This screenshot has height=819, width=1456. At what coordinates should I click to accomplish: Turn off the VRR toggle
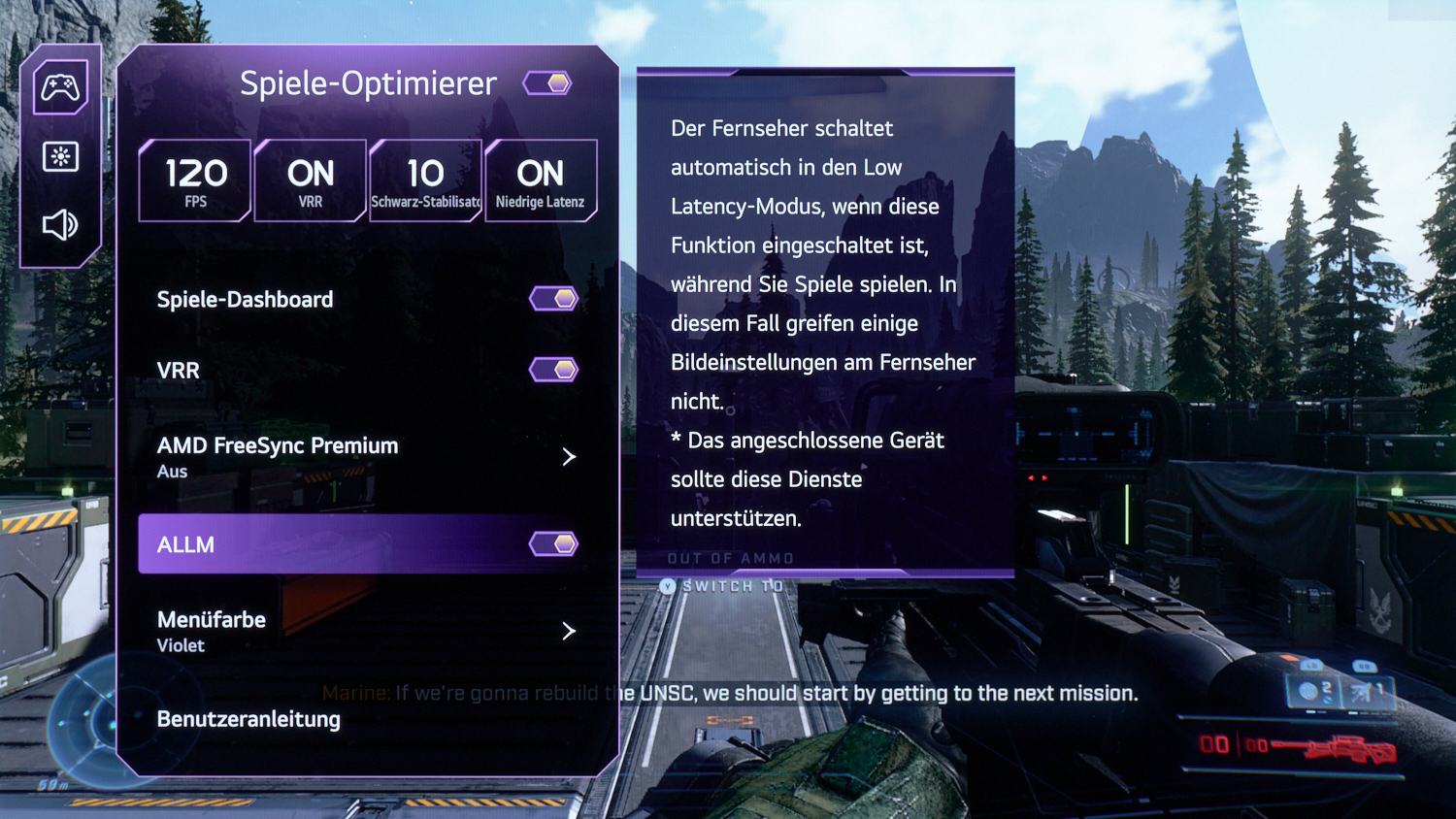pyautogui.click(x=553, y=370)
